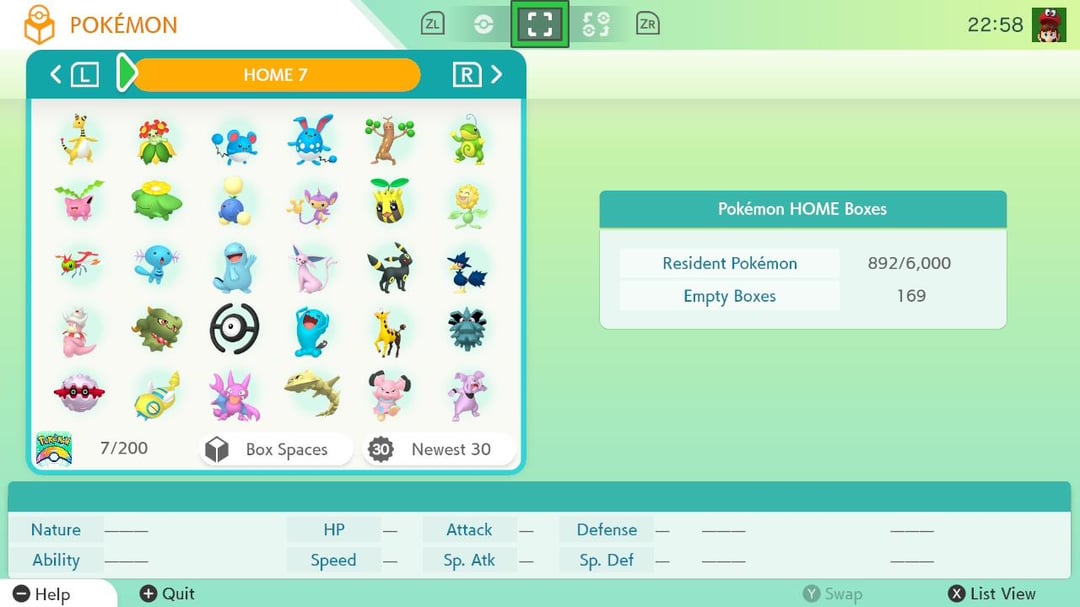Select the Unown ring-shaped Pokémon
Viewport: 1080px width, 607px height.
(234, 330)
